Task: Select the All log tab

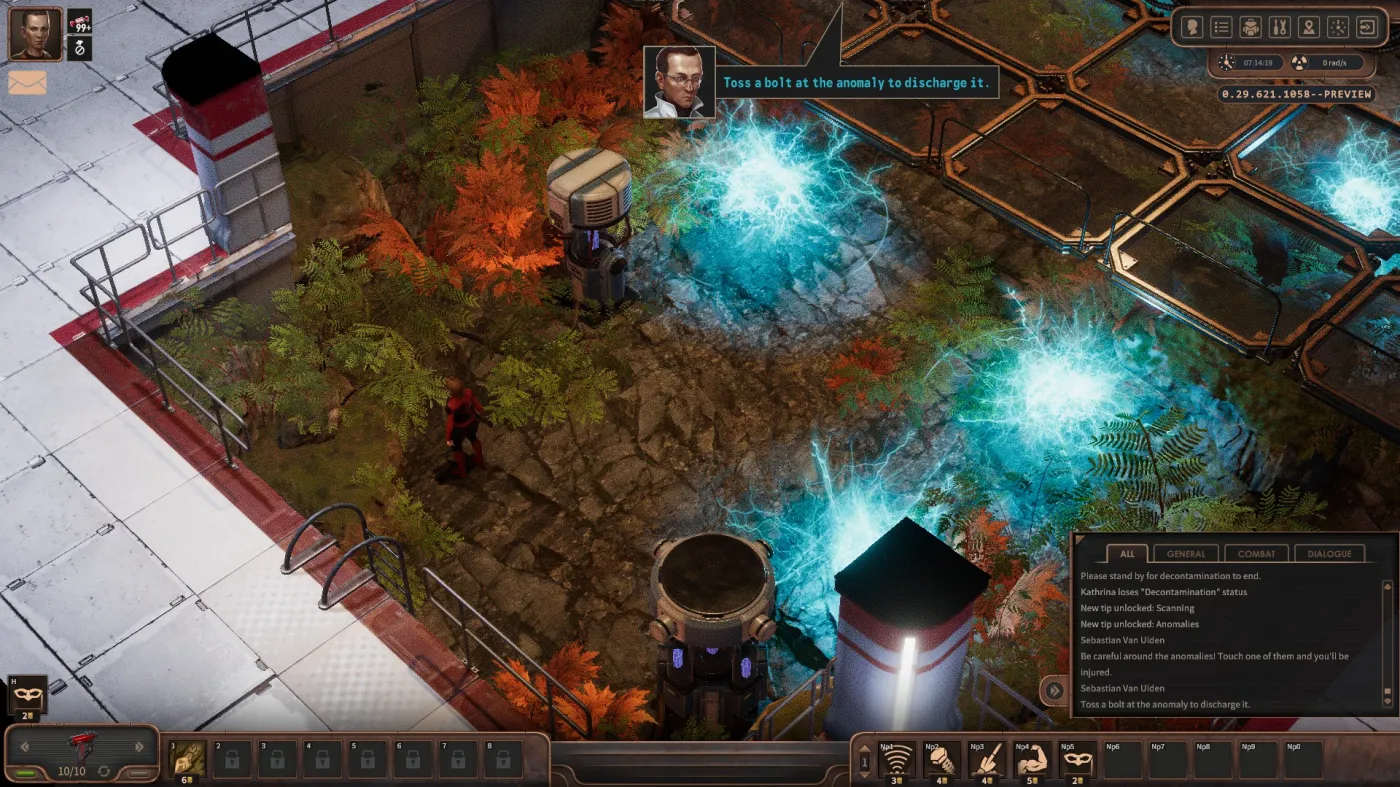Action: (1127, 553)
